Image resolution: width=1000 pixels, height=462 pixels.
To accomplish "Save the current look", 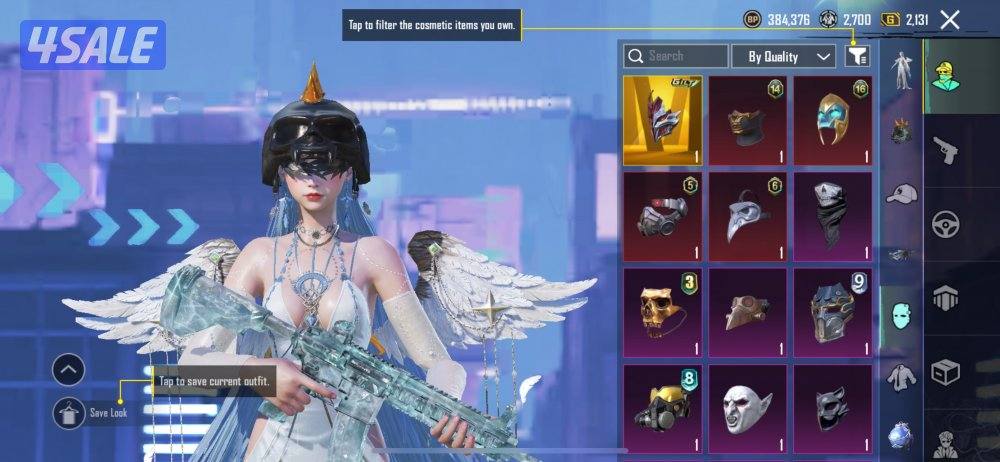I will point(70,412).
